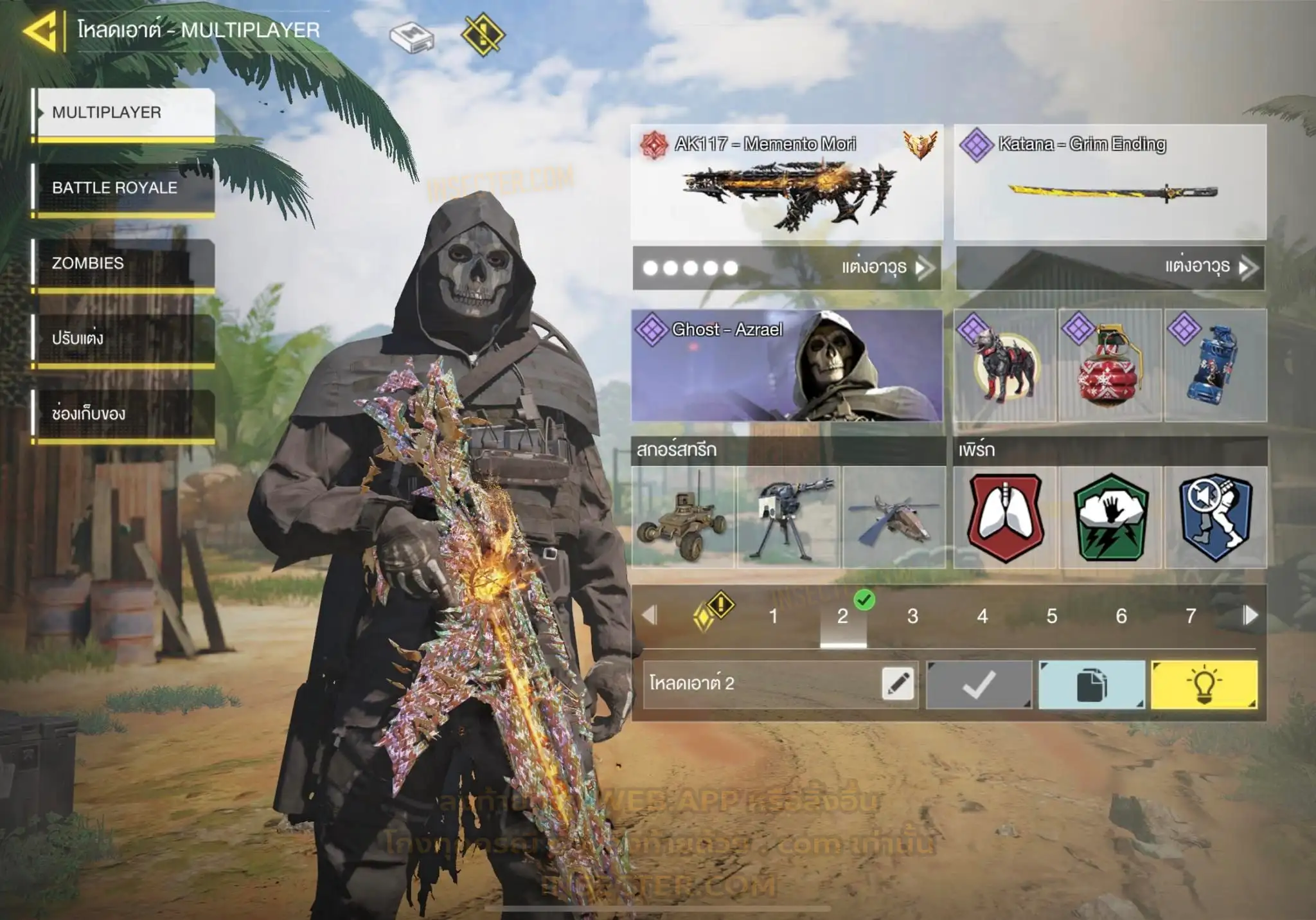The height and width of the screenshot is (920, 1316).
Task: Select the red lungs perk
Action: point(1005,518)
